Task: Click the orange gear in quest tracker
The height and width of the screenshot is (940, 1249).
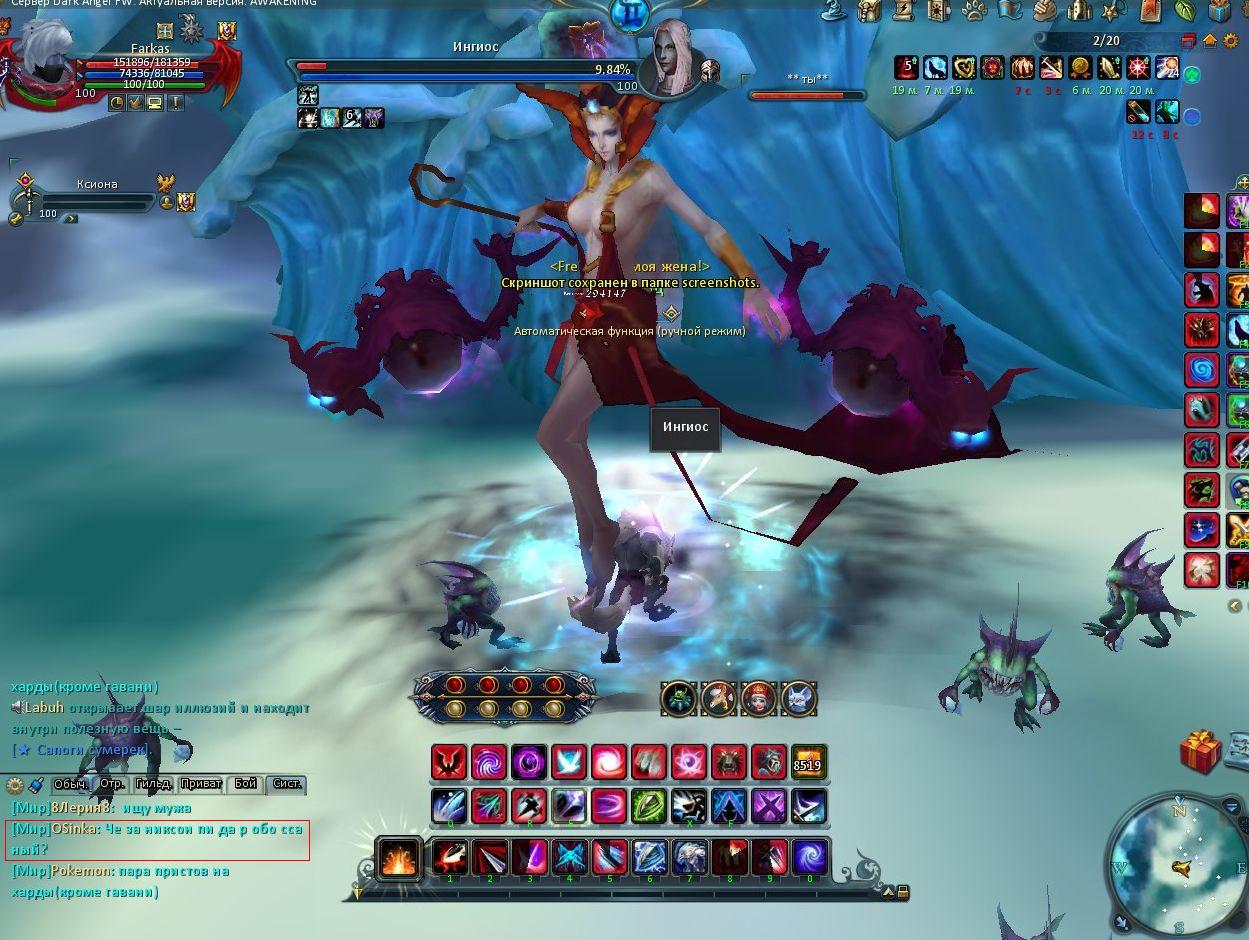Action: [x=1228, y=41]
